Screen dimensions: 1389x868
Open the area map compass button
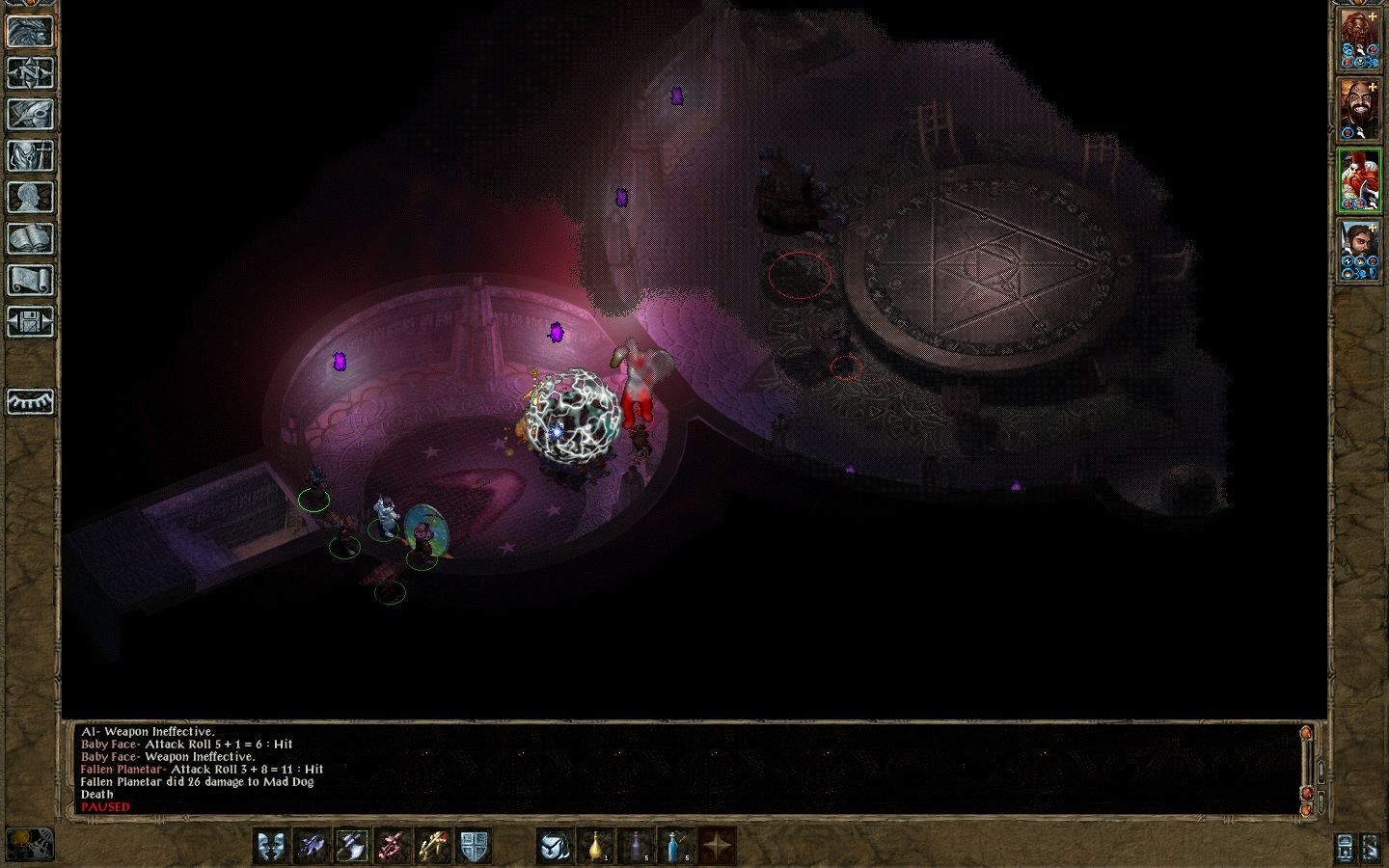pos(30,73)
